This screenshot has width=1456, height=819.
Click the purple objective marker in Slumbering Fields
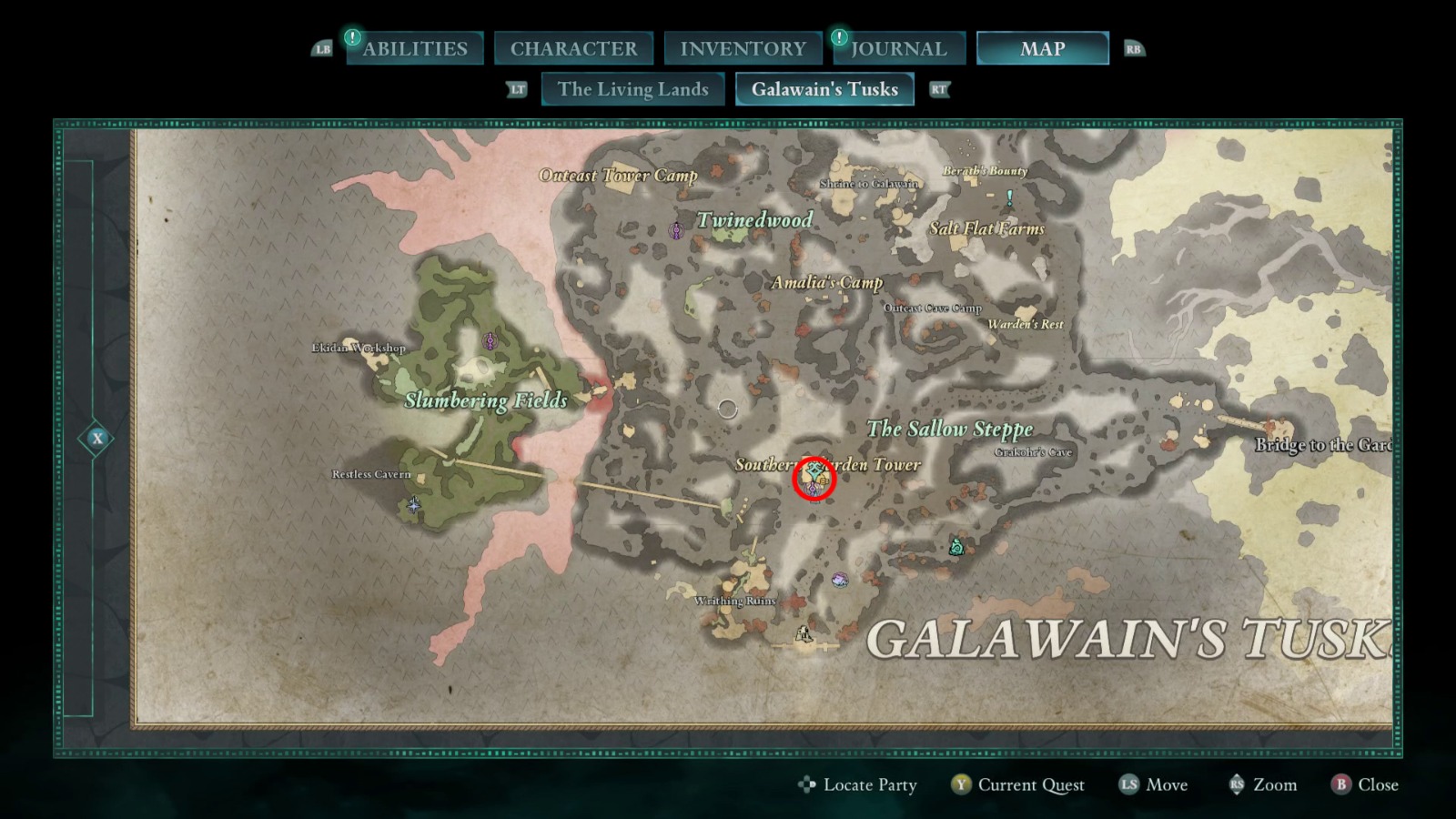tap(490, 341)
